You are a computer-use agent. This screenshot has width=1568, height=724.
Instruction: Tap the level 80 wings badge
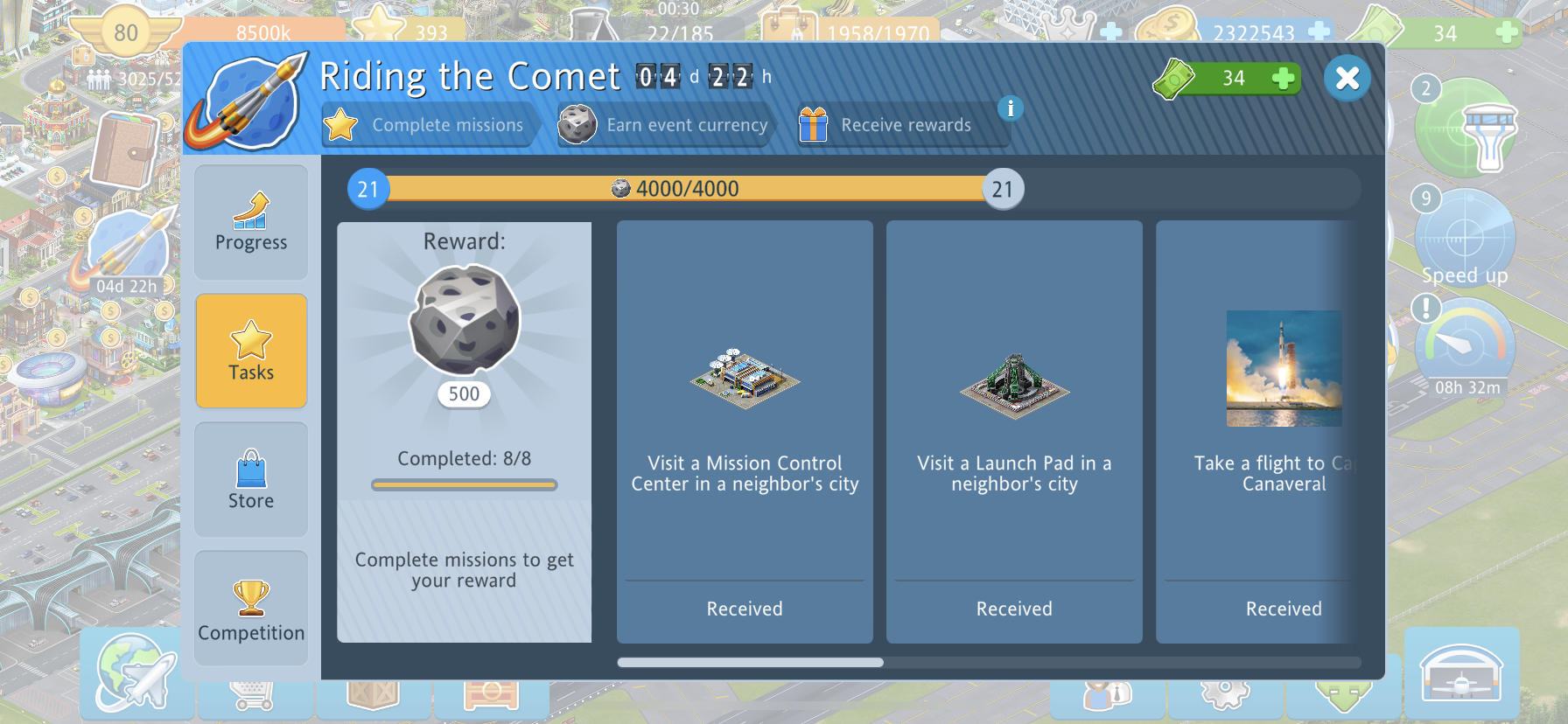[125, 33]
